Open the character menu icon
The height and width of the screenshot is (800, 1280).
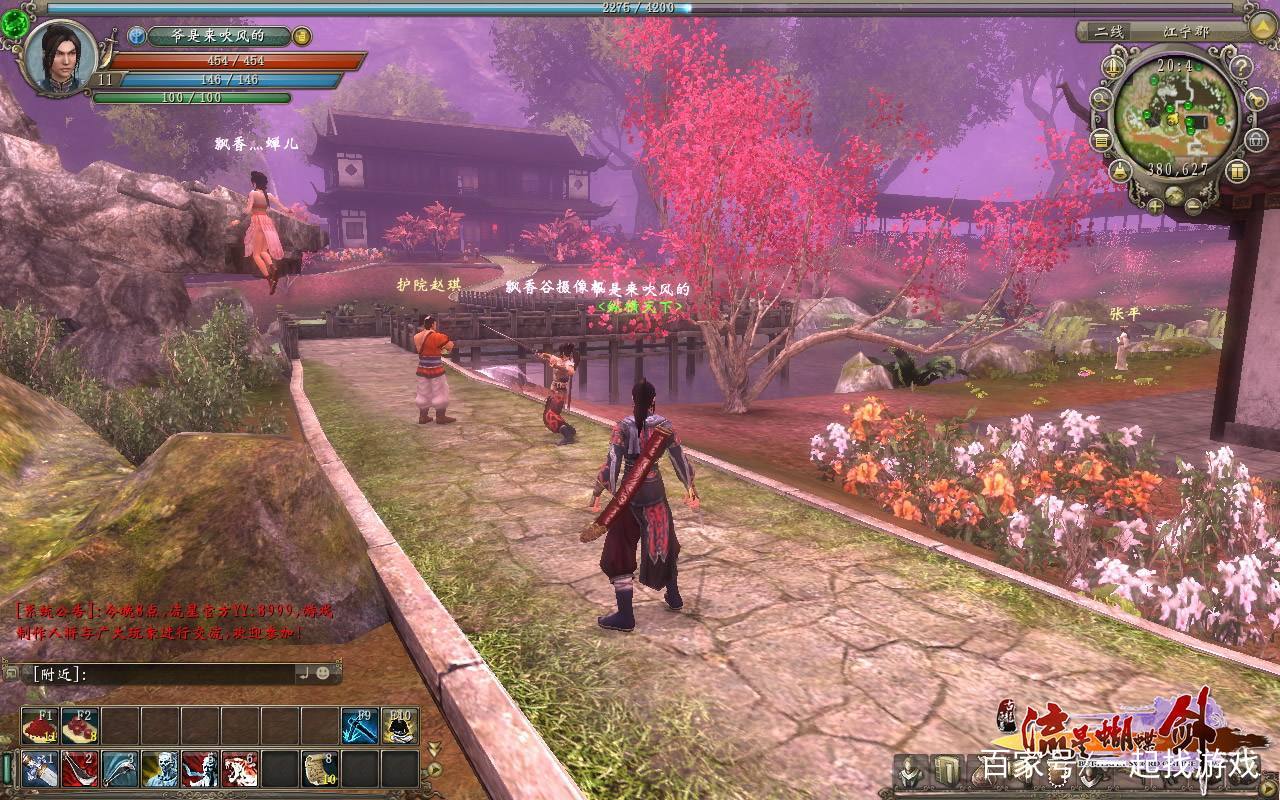pyautogui.click(x=909, y=771)
